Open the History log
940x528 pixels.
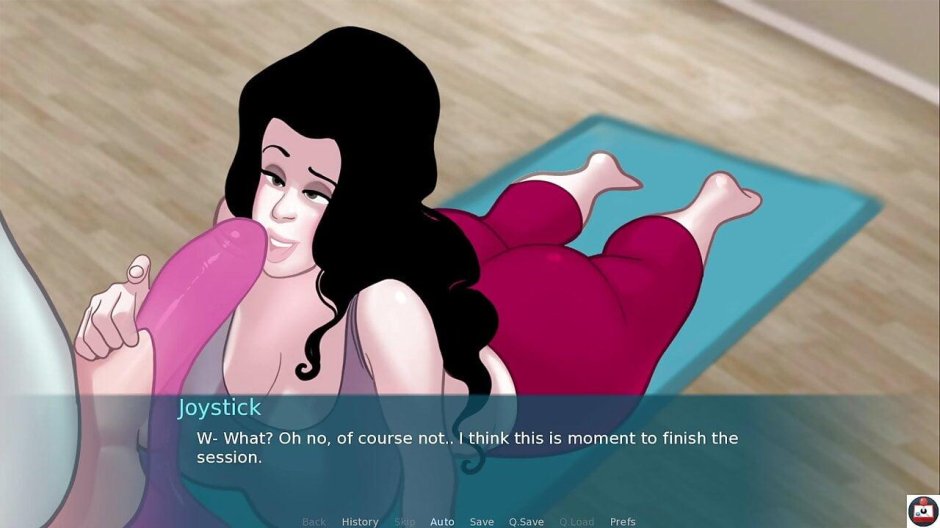coord(360,522)
